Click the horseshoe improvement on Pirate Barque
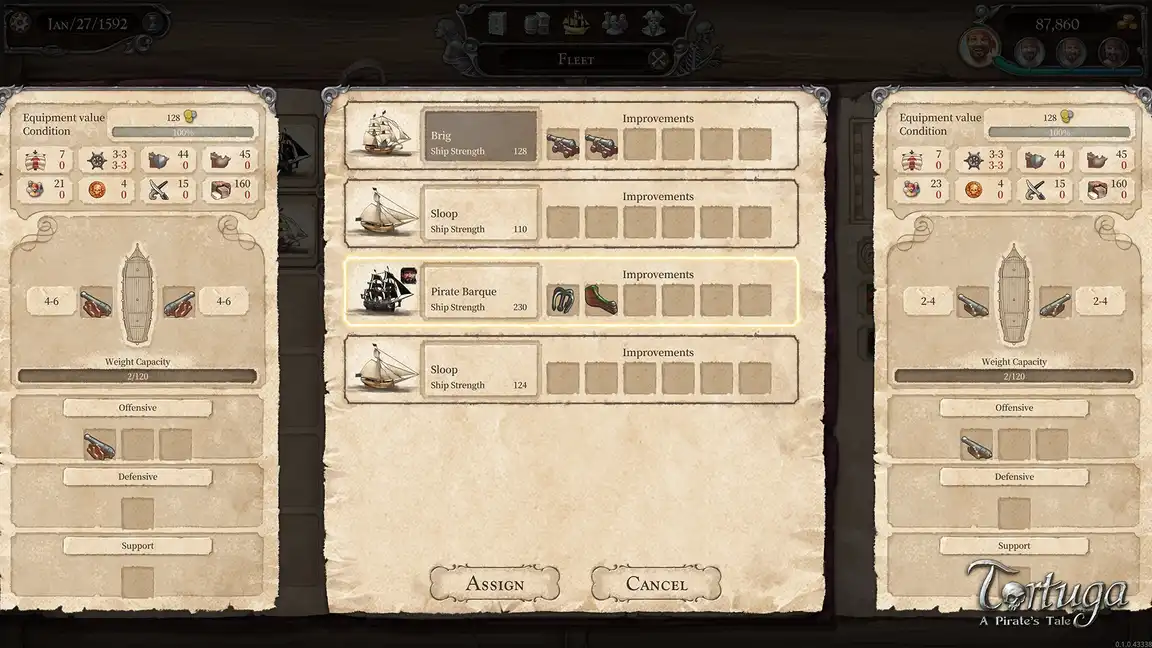This screenshot has width=1152, height=648. coord(563,299)
